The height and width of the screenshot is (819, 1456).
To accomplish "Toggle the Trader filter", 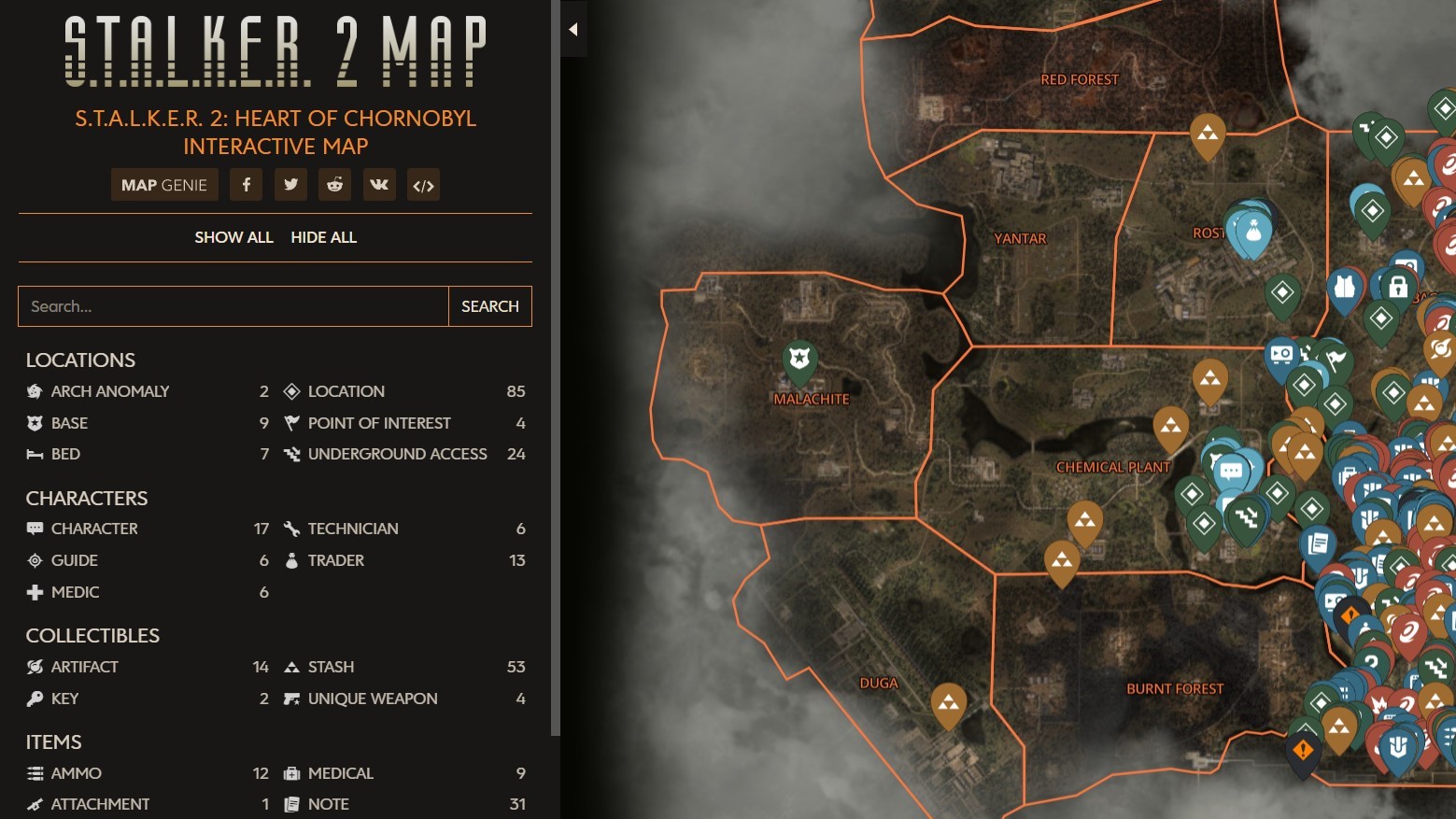I will pyautogui.click(x=336, y=560).
